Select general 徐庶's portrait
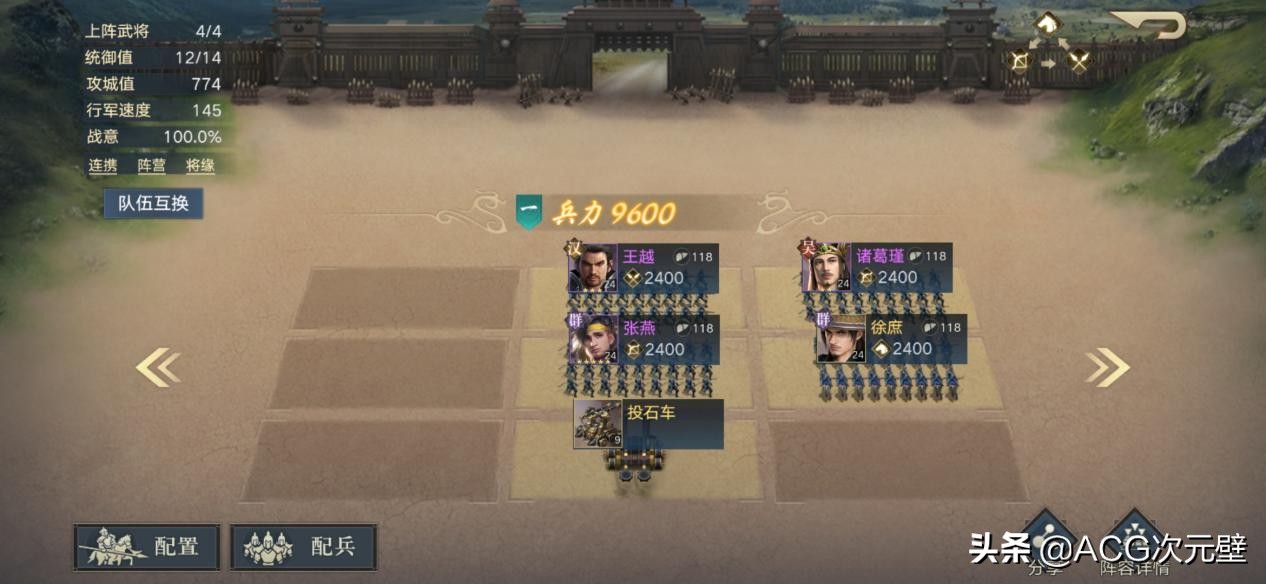The width and height of the screenshot is (1266, 584). pos(840,339)
